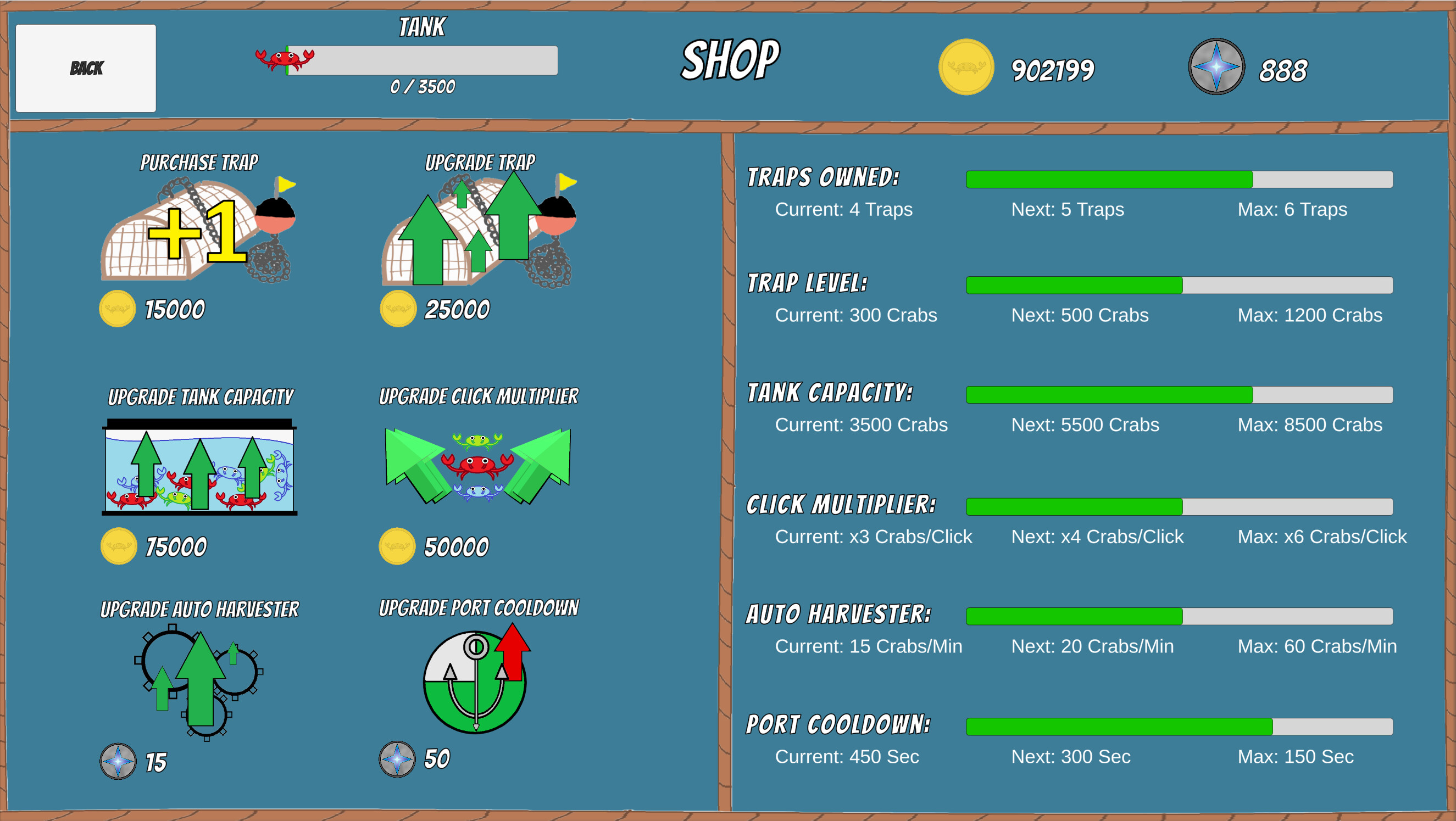Image resolution: width=1456 pixels, height=821 pixels.
Task: Click the SHOP title text
Action: (x=730, y=59)
